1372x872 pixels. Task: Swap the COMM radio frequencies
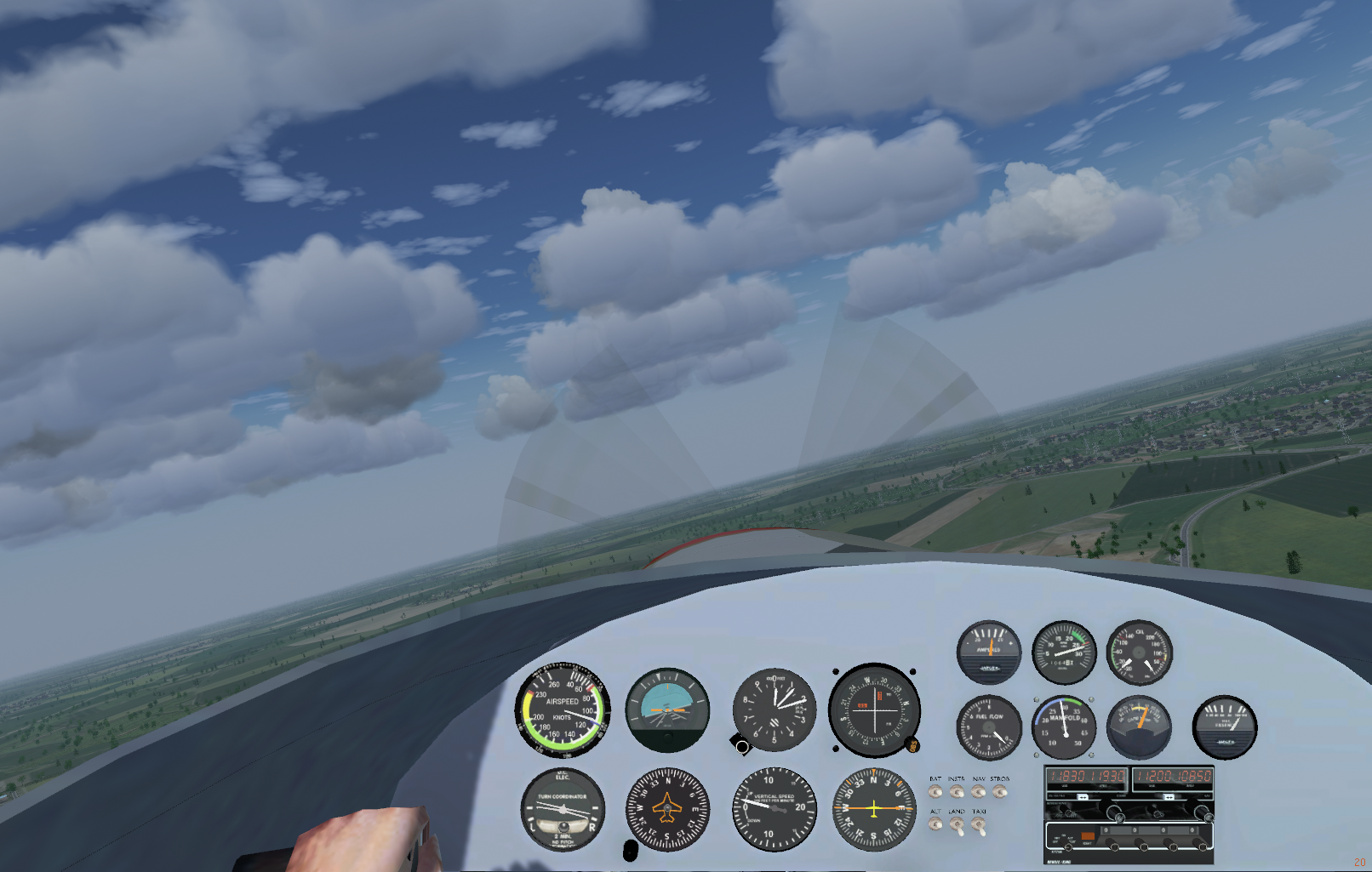click(1083, 797)
